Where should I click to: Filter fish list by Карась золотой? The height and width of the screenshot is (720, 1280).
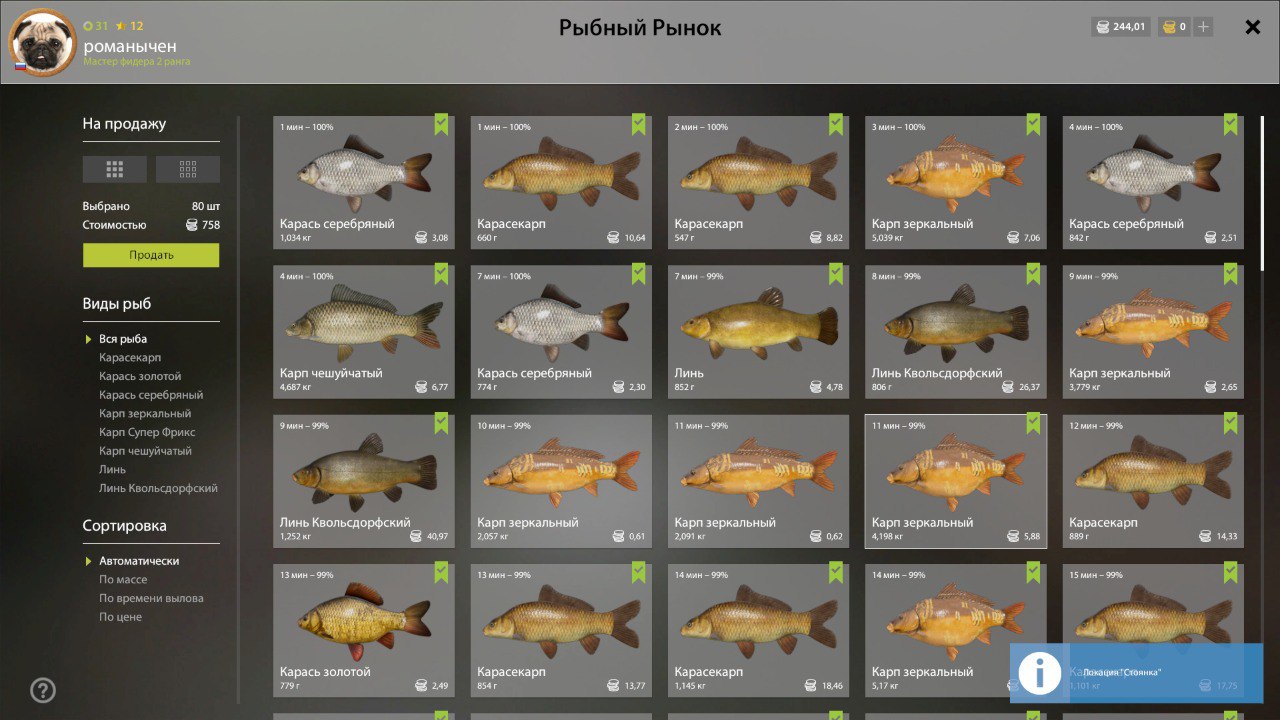[140, 376]
